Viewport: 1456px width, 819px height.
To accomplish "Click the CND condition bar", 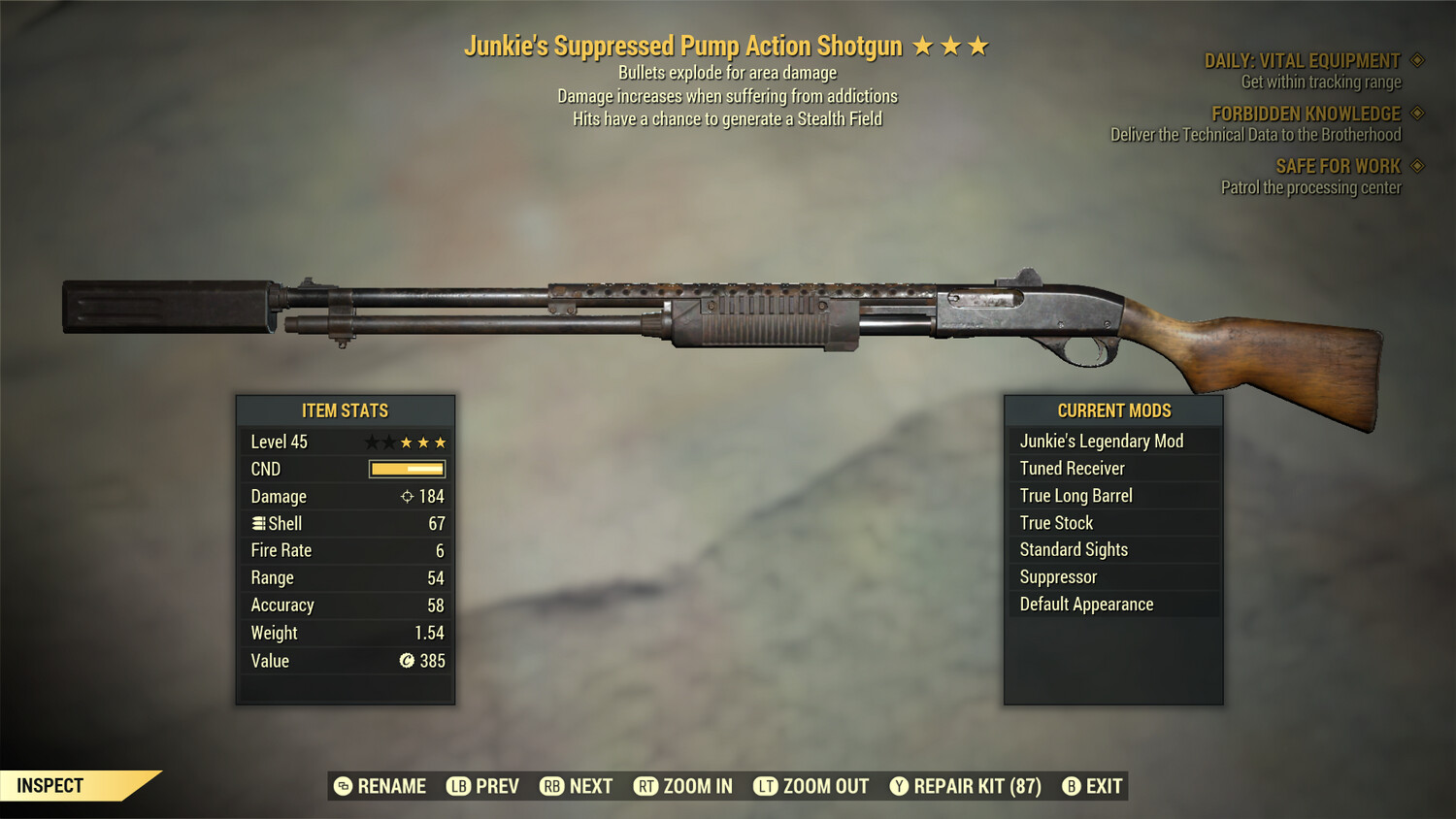I will point(406,469).
